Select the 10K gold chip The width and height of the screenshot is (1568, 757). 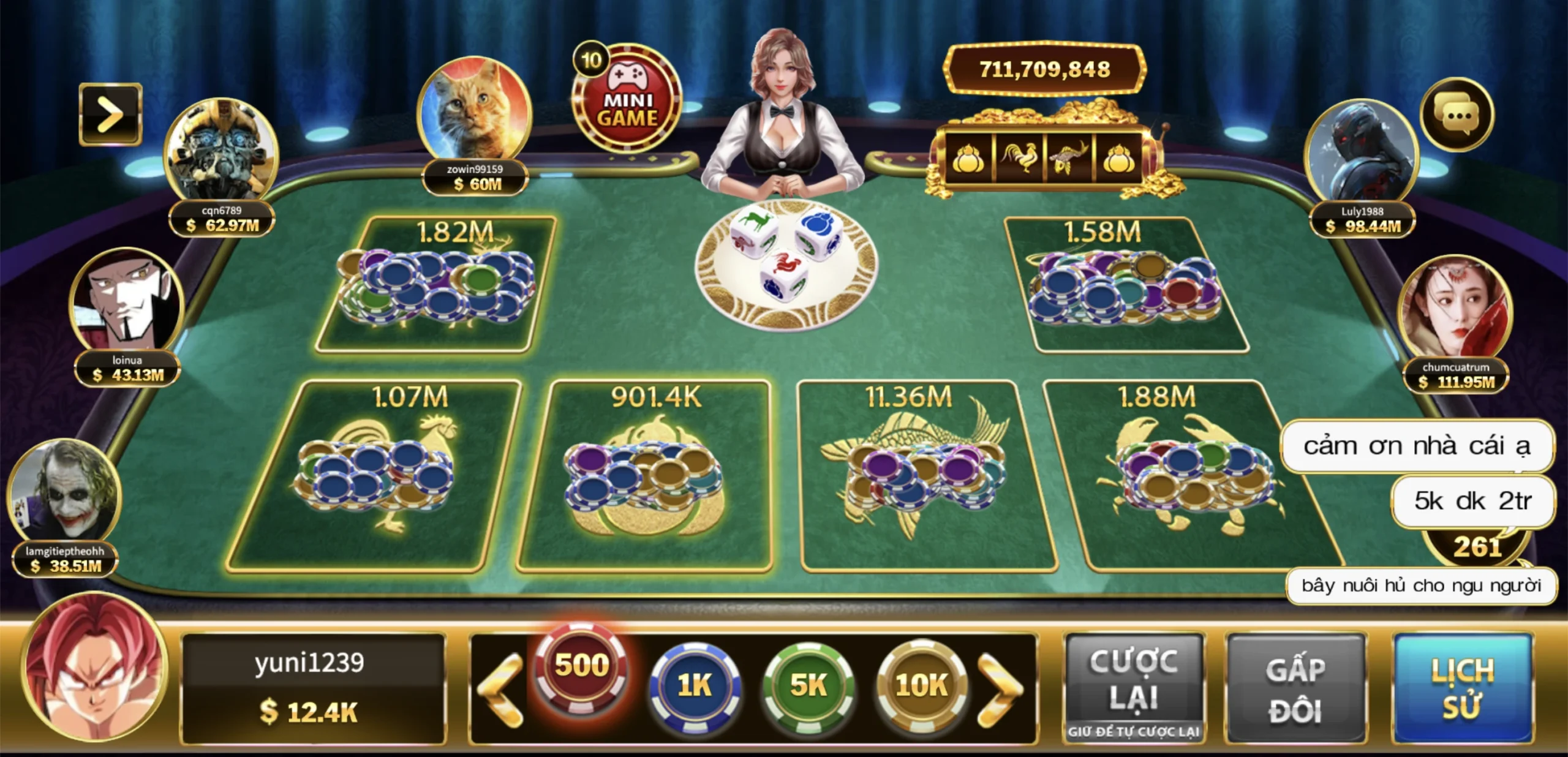tap(921, 686)
